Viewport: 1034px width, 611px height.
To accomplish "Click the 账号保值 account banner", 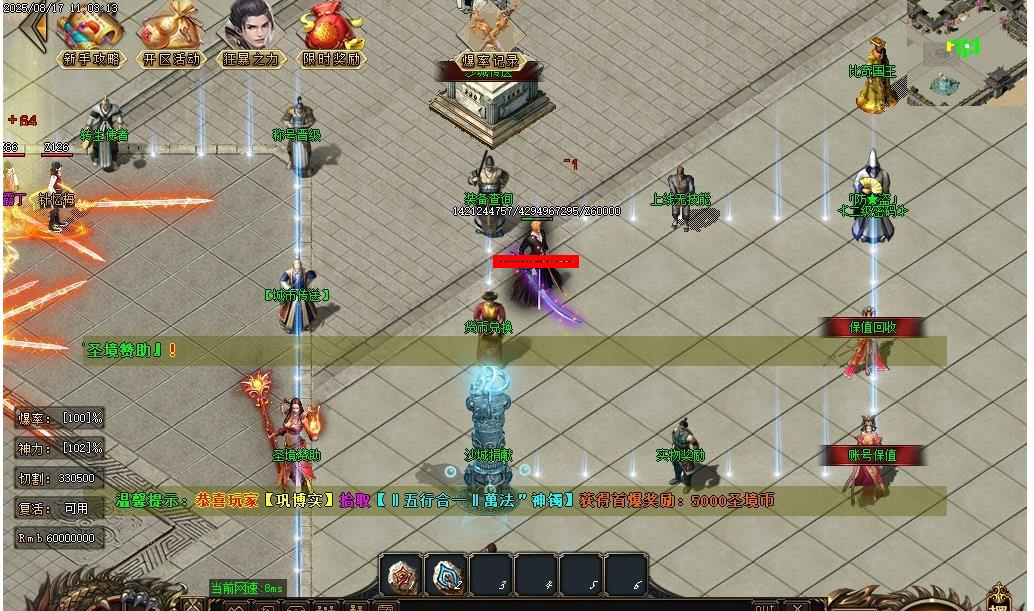I will (x=872, y=455).
